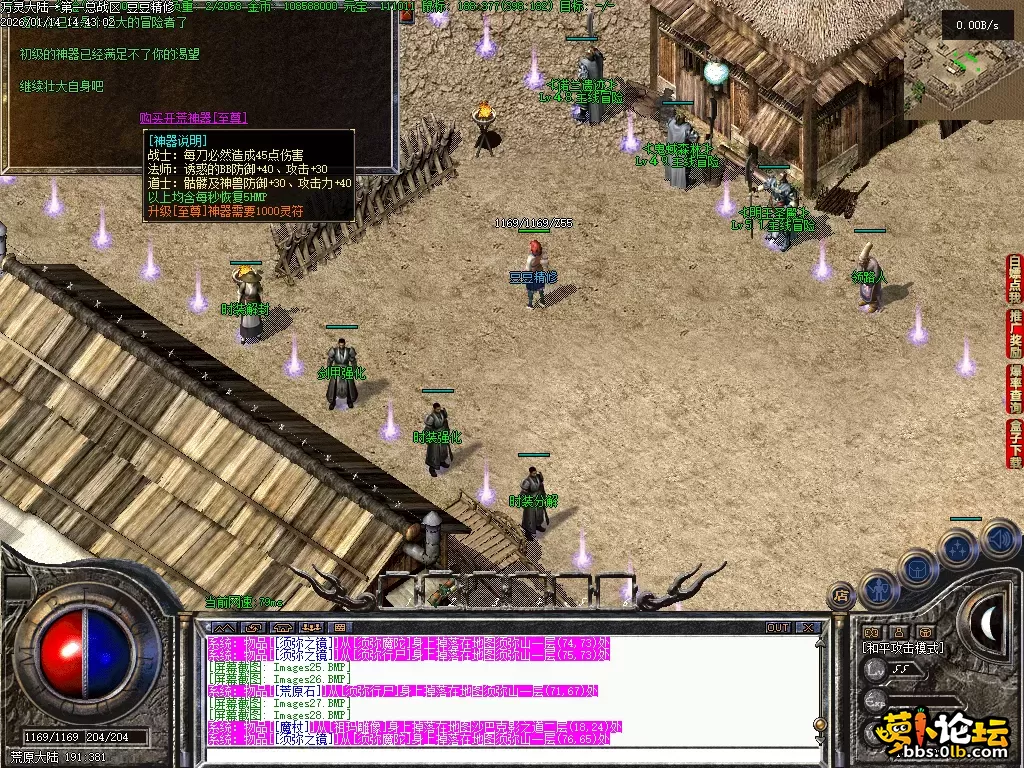Close the NPC dialogue window

pos(407,17)
